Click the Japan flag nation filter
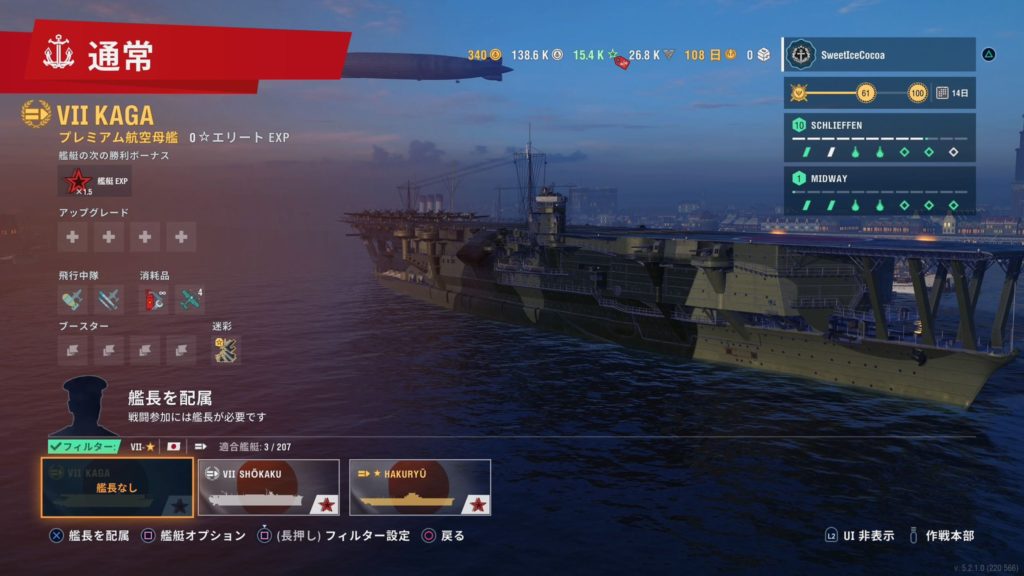Viewport: 1024px width, 576px height. 173,446
